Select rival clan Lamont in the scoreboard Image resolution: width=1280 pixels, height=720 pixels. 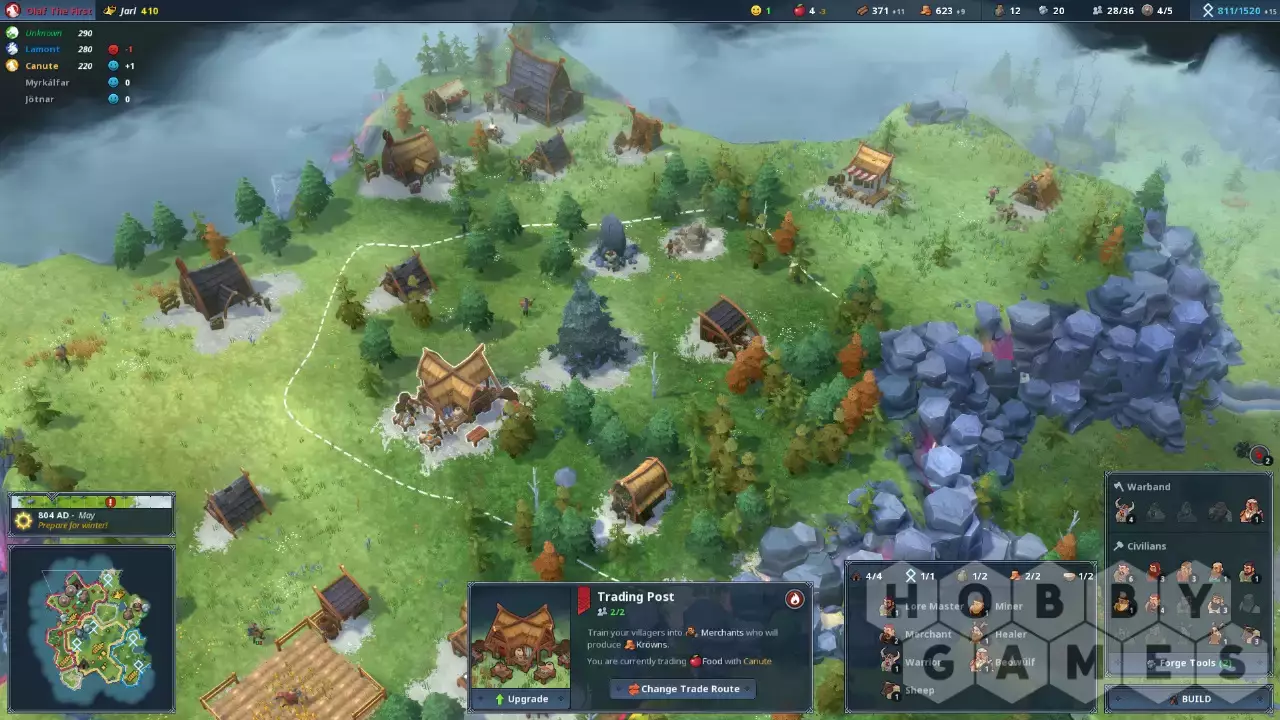pyautogui.click(x=42, y=49)
